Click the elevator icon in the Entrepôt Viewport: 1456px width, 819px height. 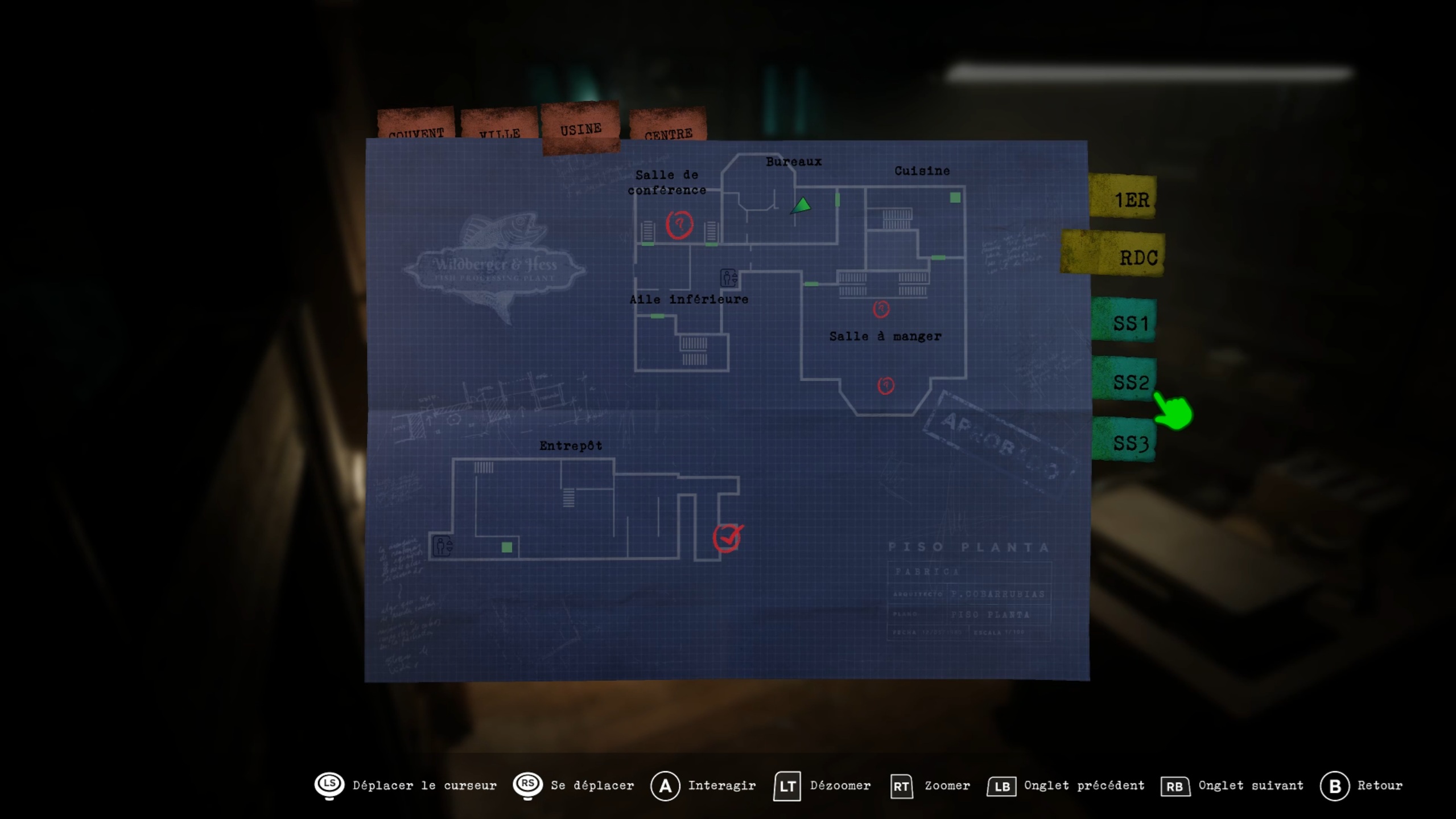pos(442,546)
